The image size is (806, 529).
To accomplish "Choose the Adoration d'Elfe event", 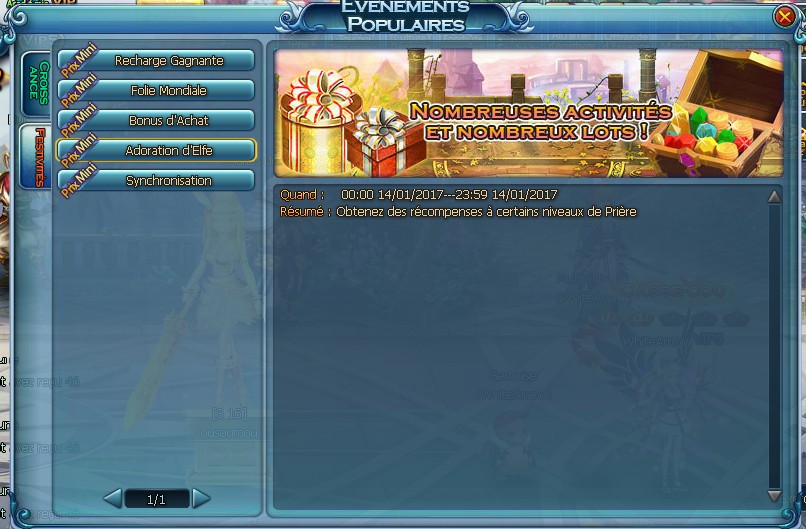I will (x=167, y=151).
